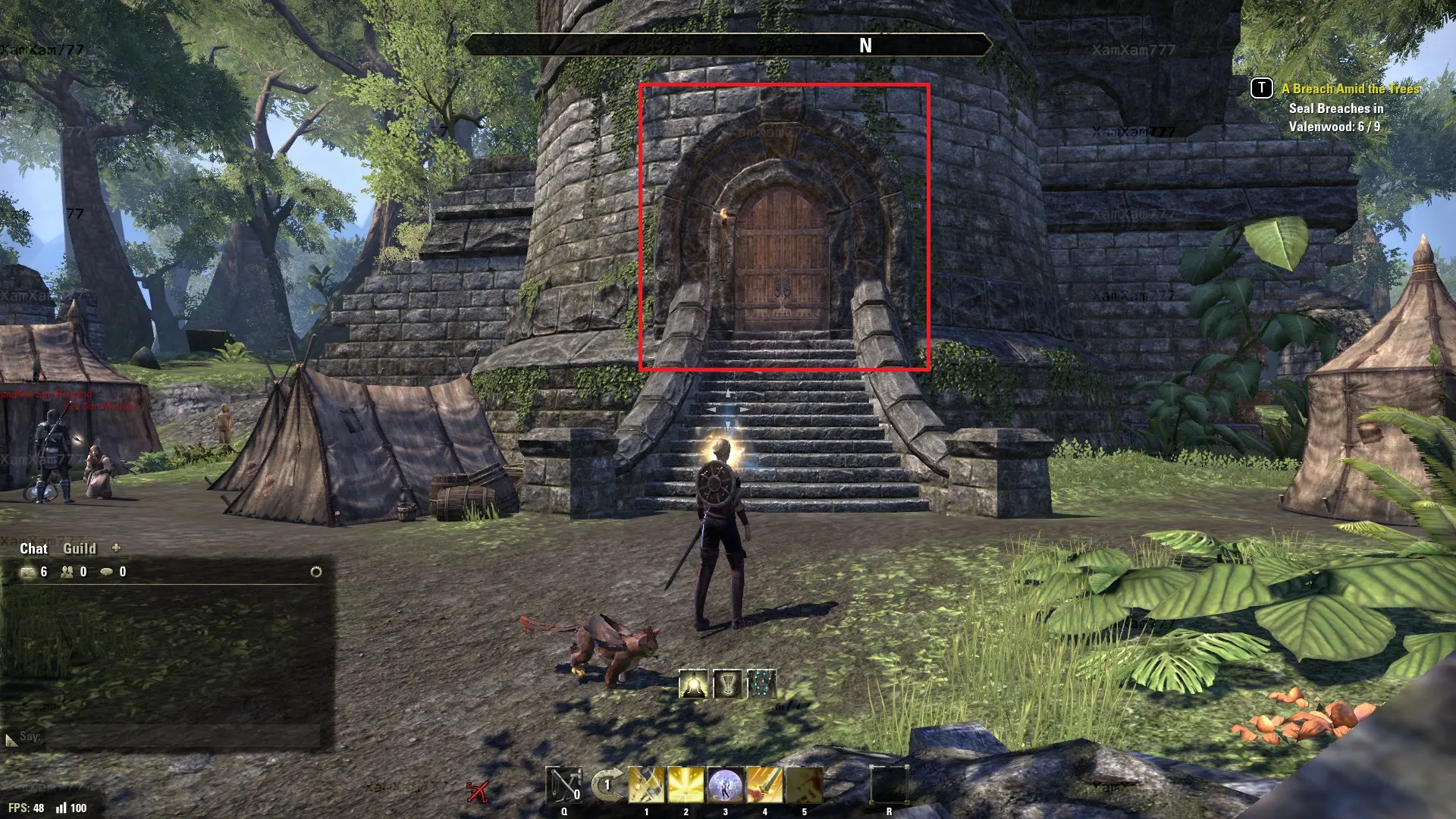Screen dimensions: 1456x819
Task: Click the glowing goblet buff icon
Action: coord(728,684)
